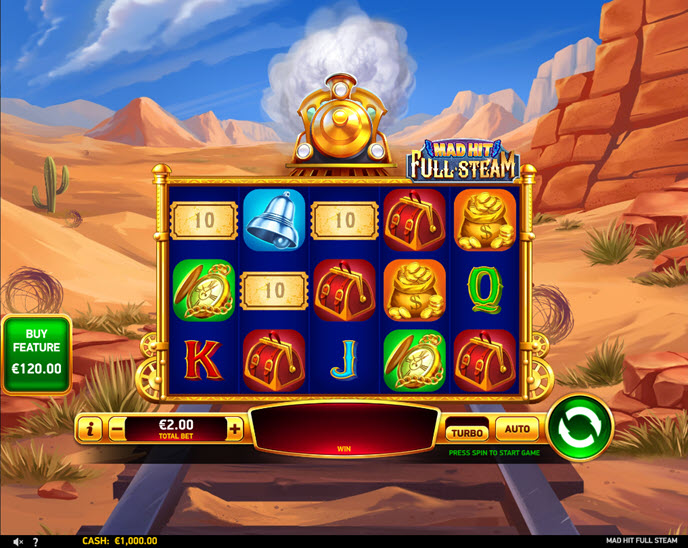This screenshot has height=548, width=688.
Task: Increase total bet with the plus button
Action: pos(235,429)
